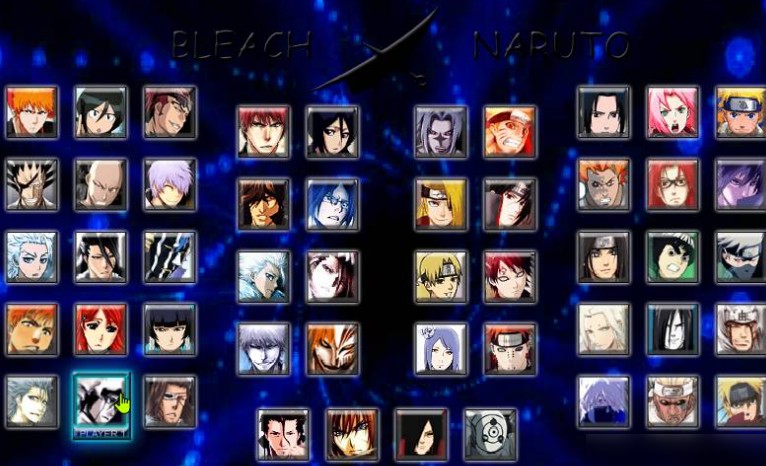Choose spiky-haired Kenpachi portrait
This screenshot has height=466, width=766.
[x=32, y=184]
